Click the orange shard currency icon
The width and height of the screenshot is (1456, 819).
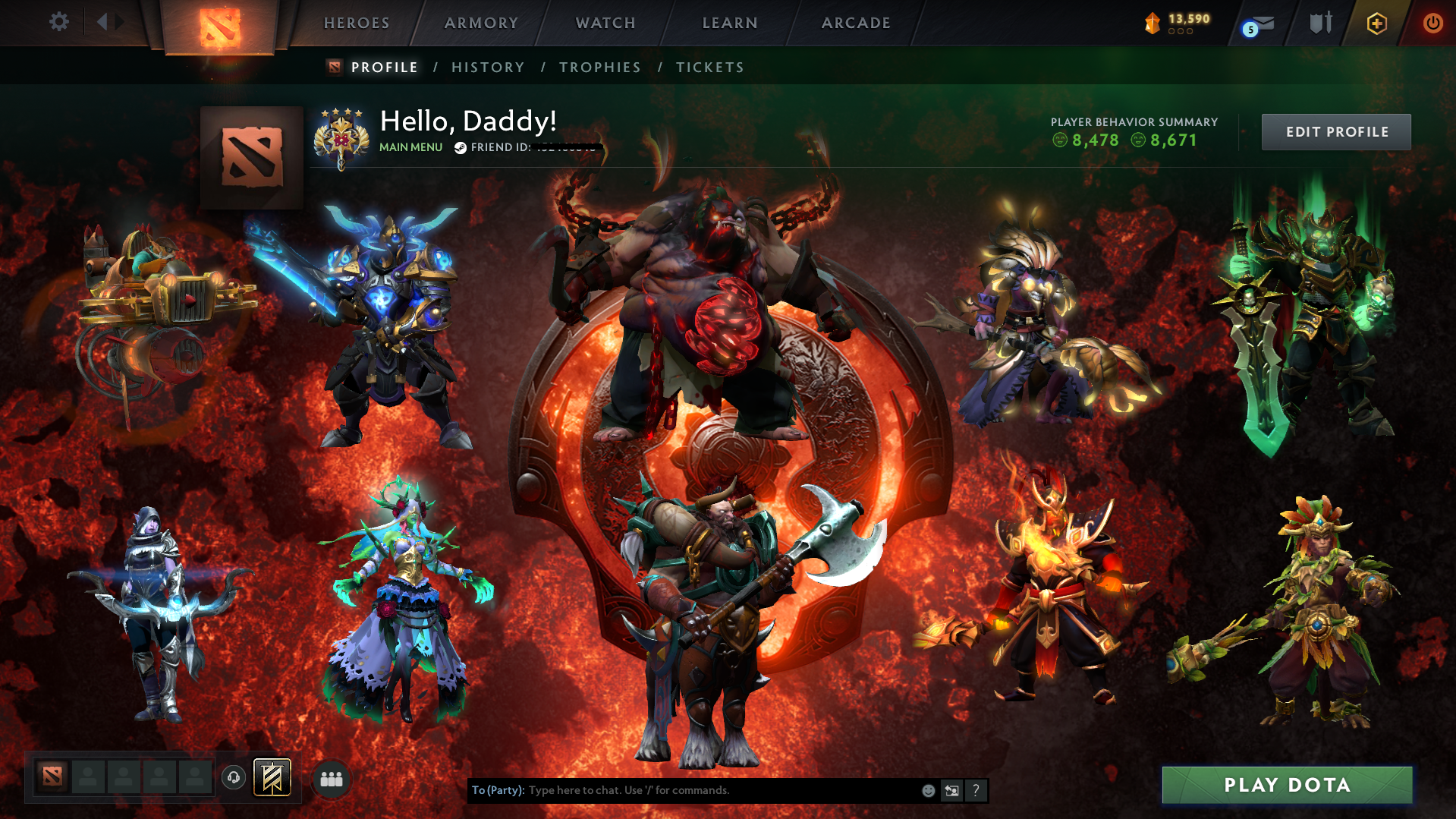point(1153,22)
